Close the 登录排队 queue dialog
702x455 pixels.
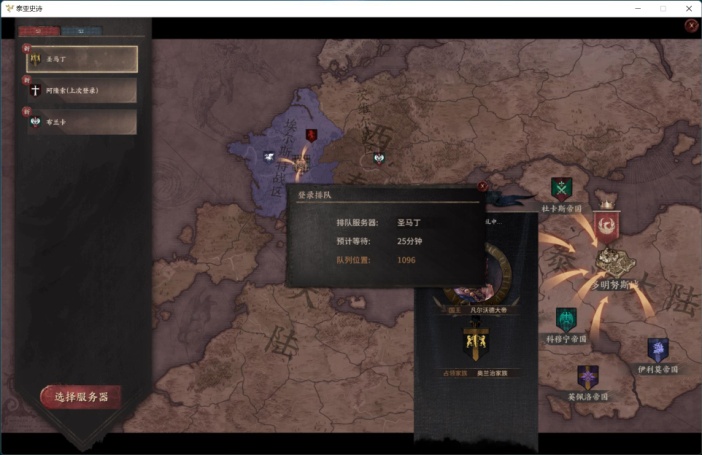pyautogui.click(x=482, y=186)
